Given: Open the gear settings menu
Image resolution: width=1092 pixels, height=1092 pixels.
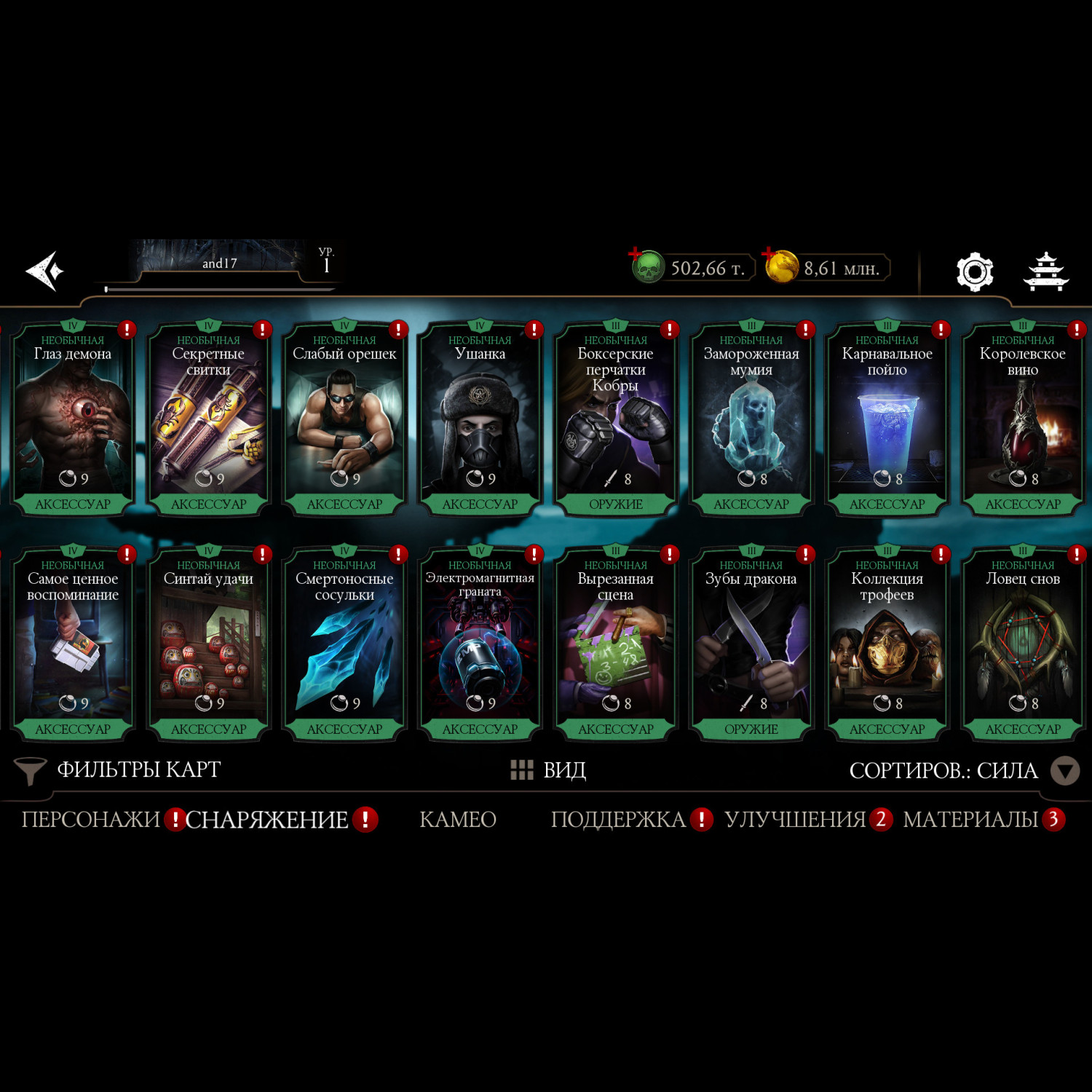Looking at the screenshot, I should pos(974,272).
